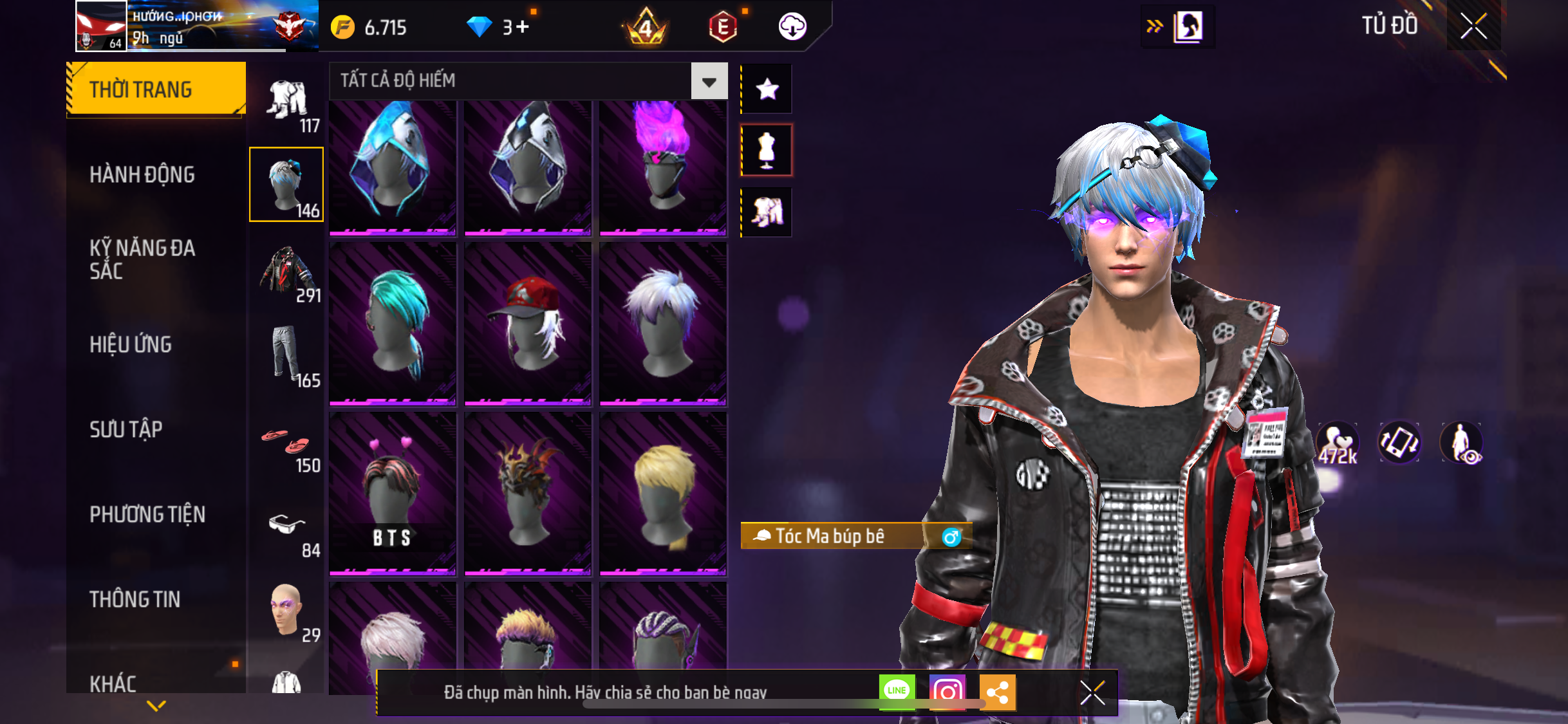This screenshot has height=724, width=1568.
Task: Open the rarity filter dropdown
Action: pos(709,81)
